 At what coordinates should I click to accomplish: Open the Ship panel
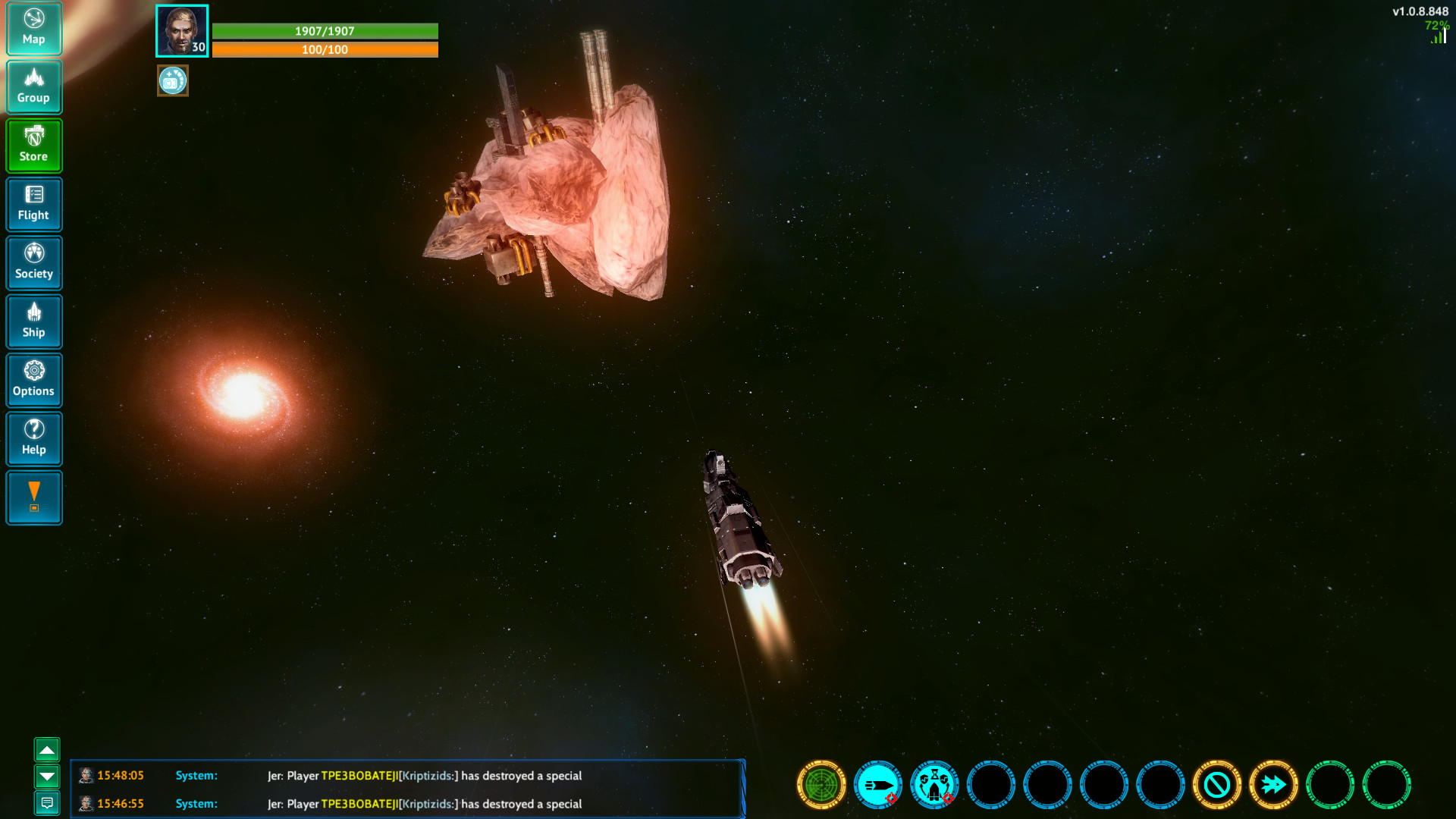pos(33,322)
